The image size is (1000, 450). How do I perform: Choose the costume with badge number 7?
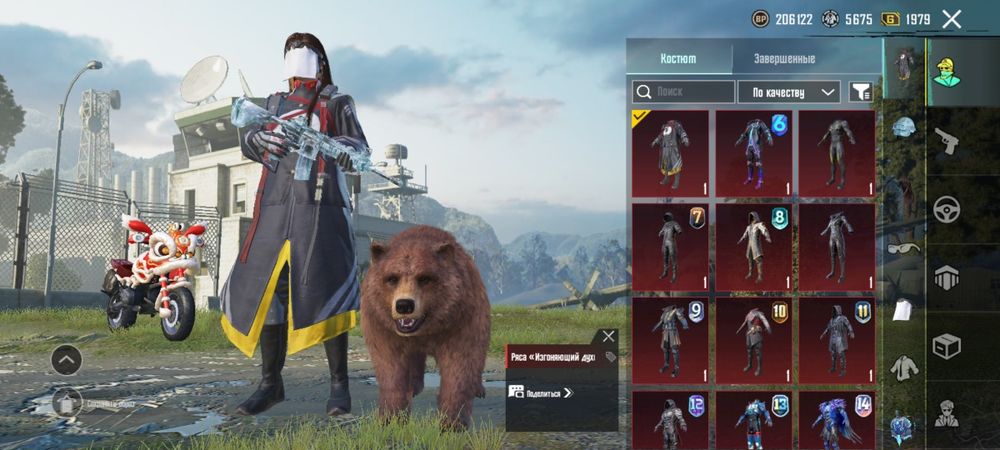pos(670,246)
